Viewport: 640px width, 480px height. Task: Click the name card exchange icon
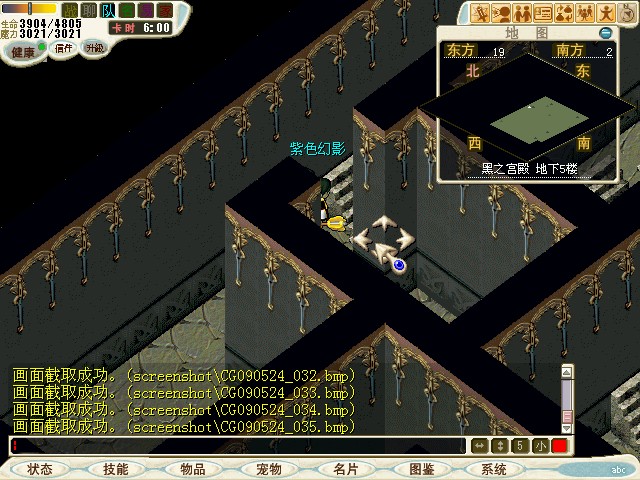pos(544,13)
